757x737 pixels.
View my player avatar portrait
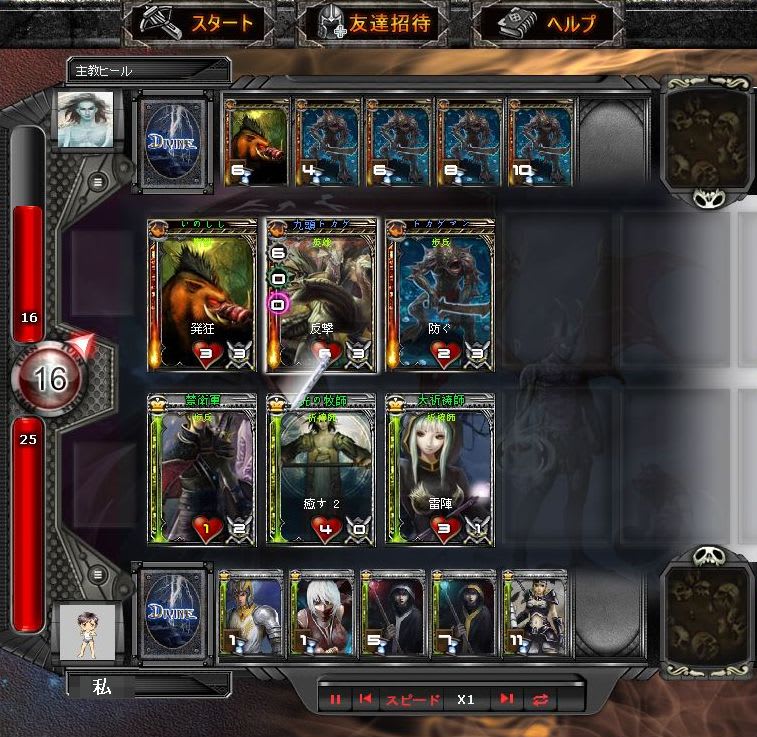(85, 632)
